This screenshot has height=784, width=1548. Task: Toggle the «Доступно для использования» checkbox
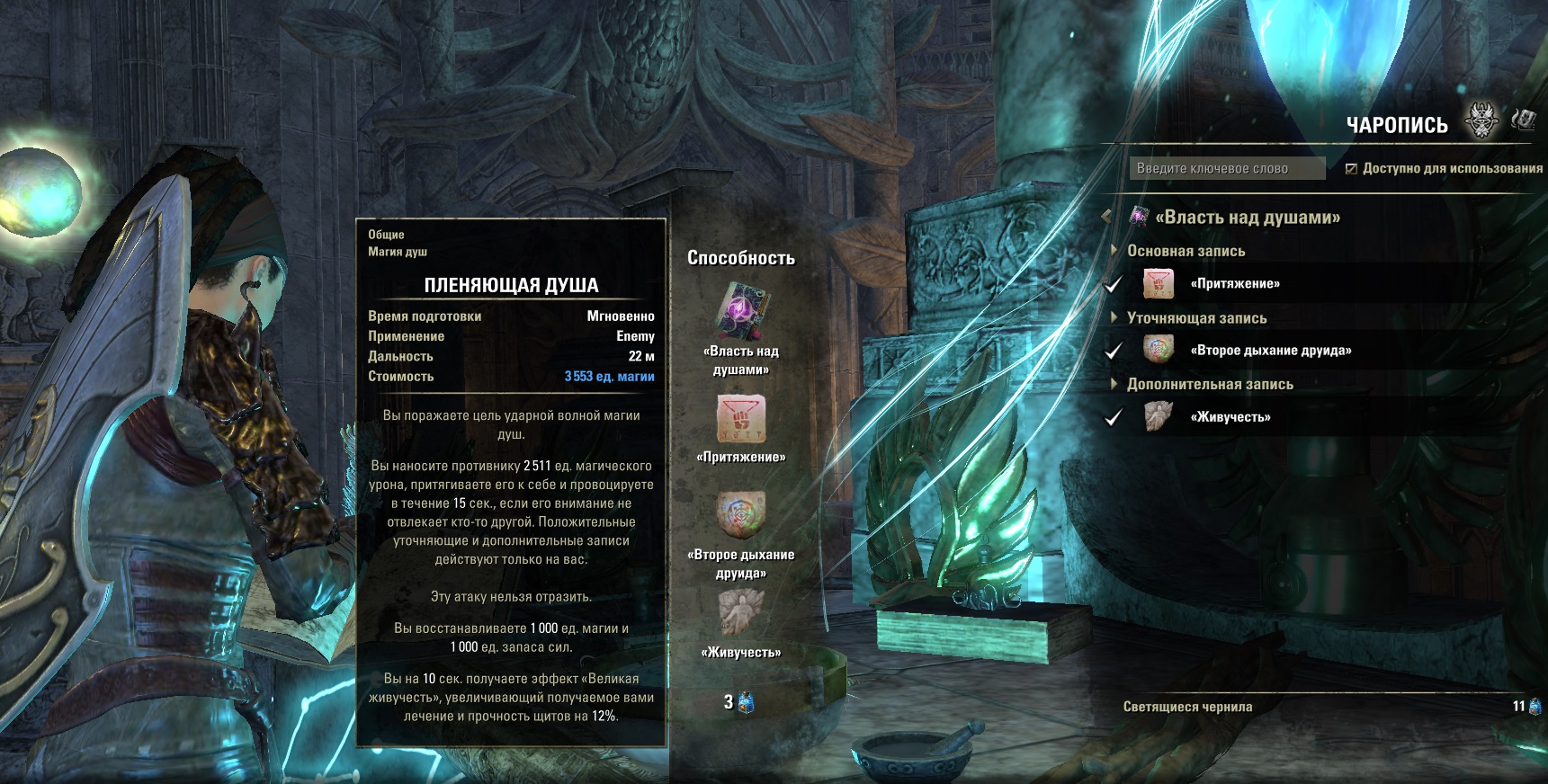coord(1351,168)
